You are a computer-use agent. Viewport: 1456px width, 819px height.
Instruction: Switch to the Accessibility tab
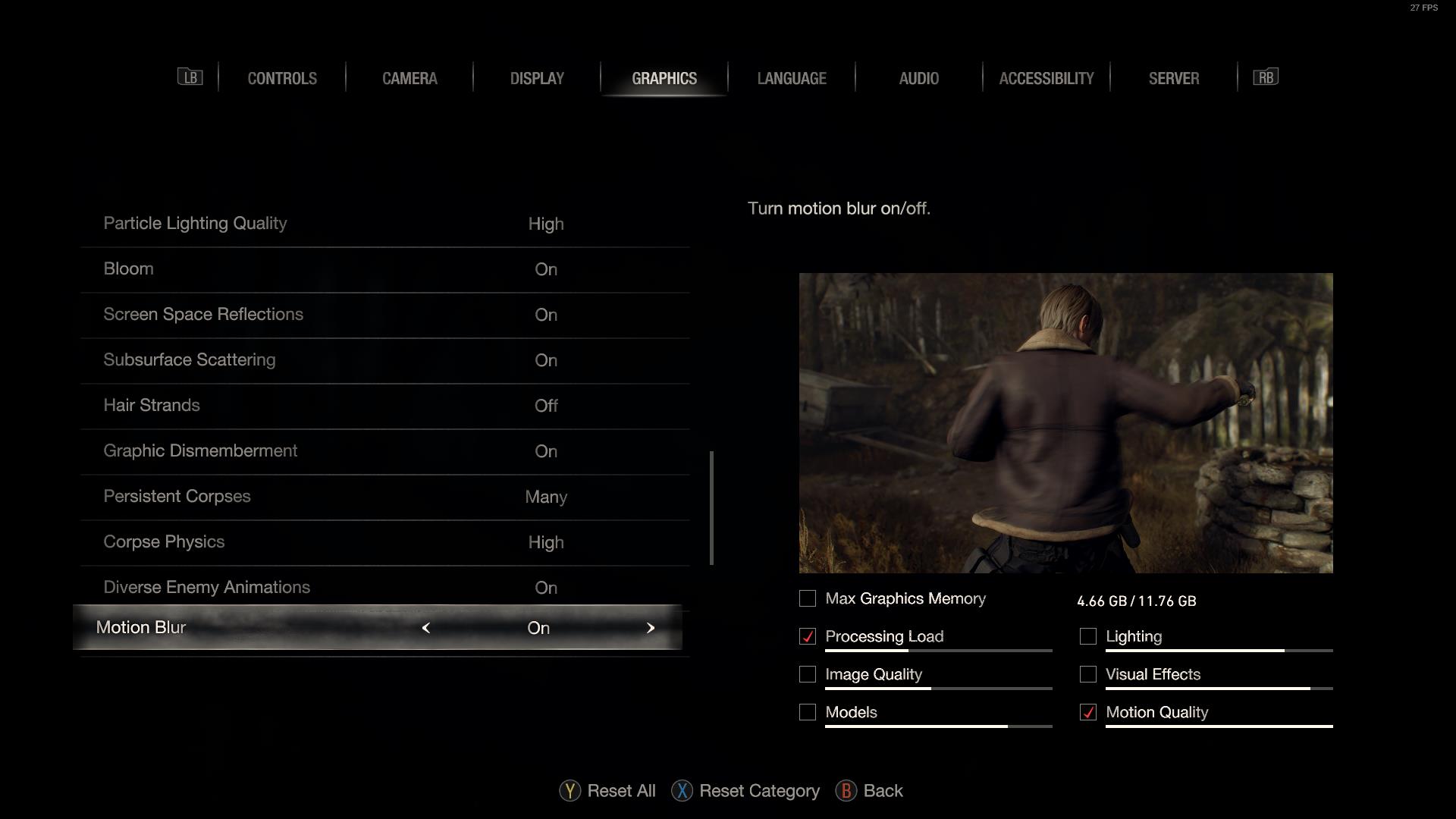pyautogui.click(x=1046, y=78)
